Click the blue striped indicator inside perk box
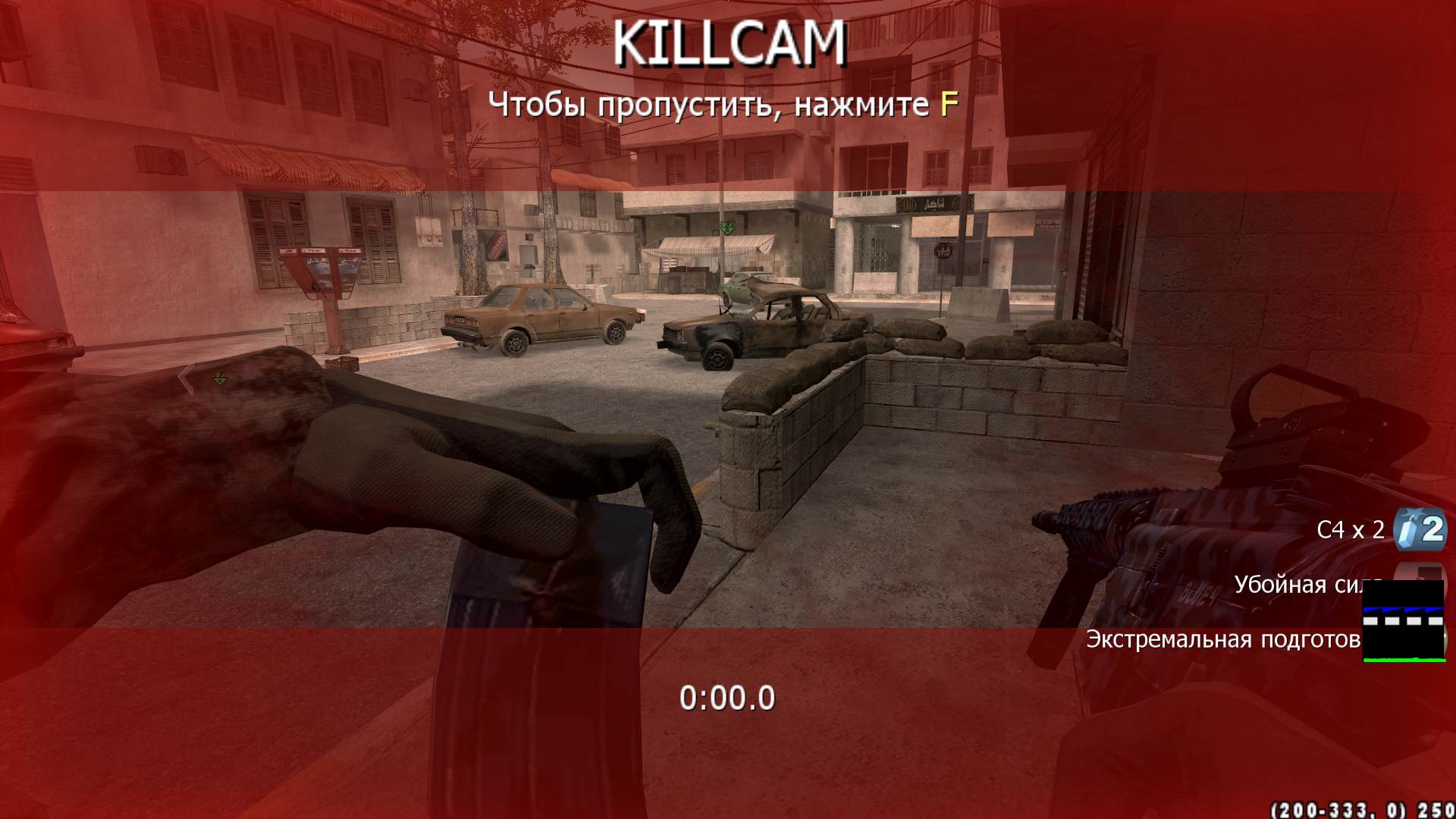The width and height of the screenshot is (1456, 819). [1404, 609]
